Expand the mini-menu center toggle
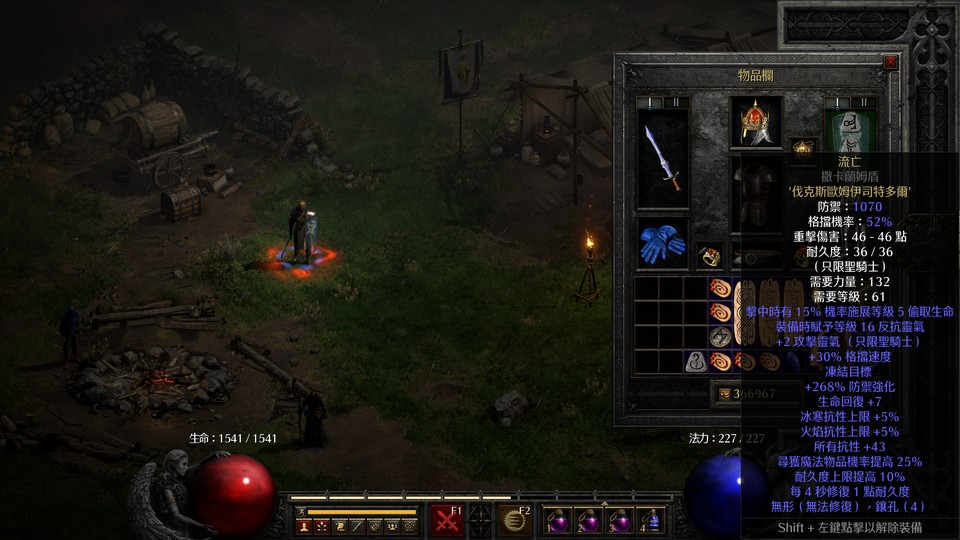The height and width of the screenshot is (540, 960). [480, 520]
